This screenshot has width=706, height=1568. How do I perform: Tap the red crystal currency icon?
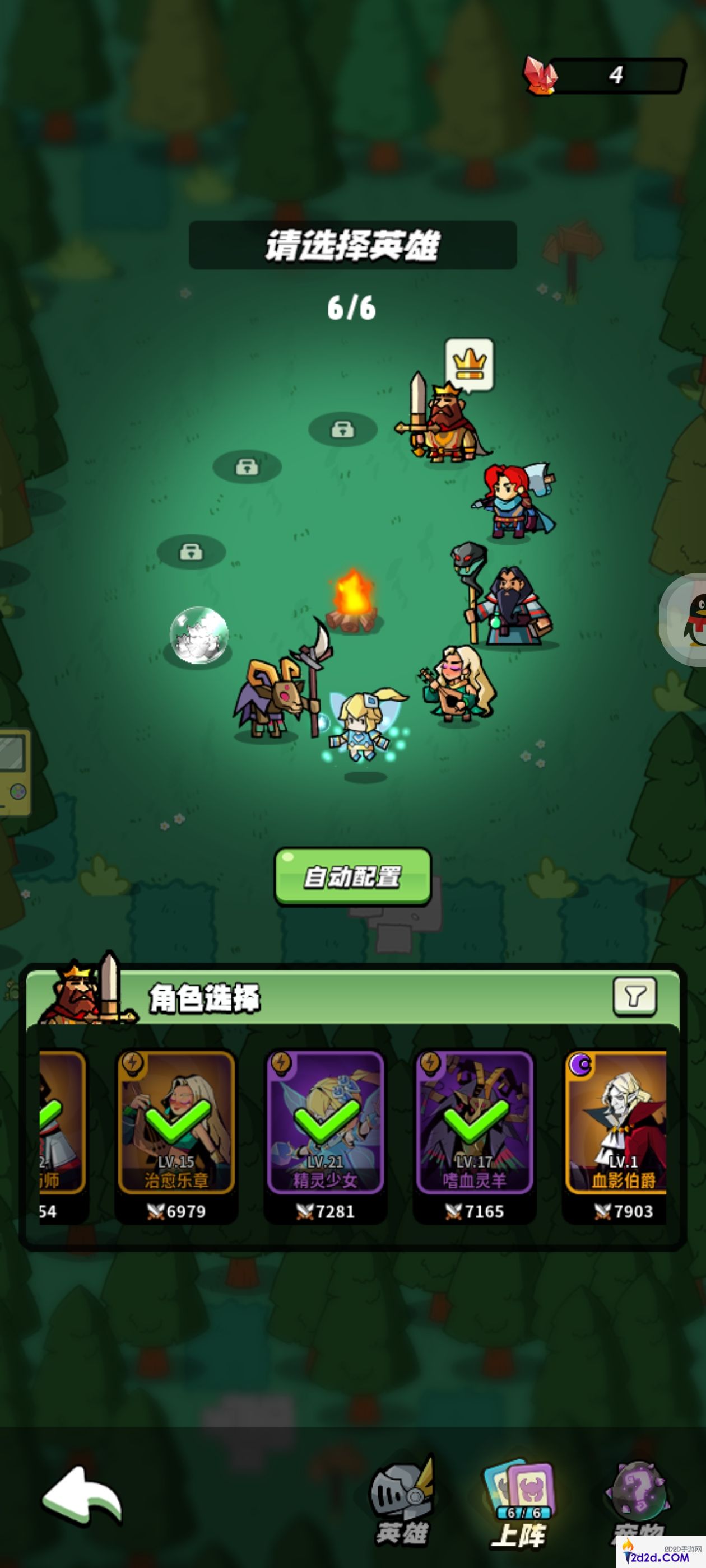[540, 76]
